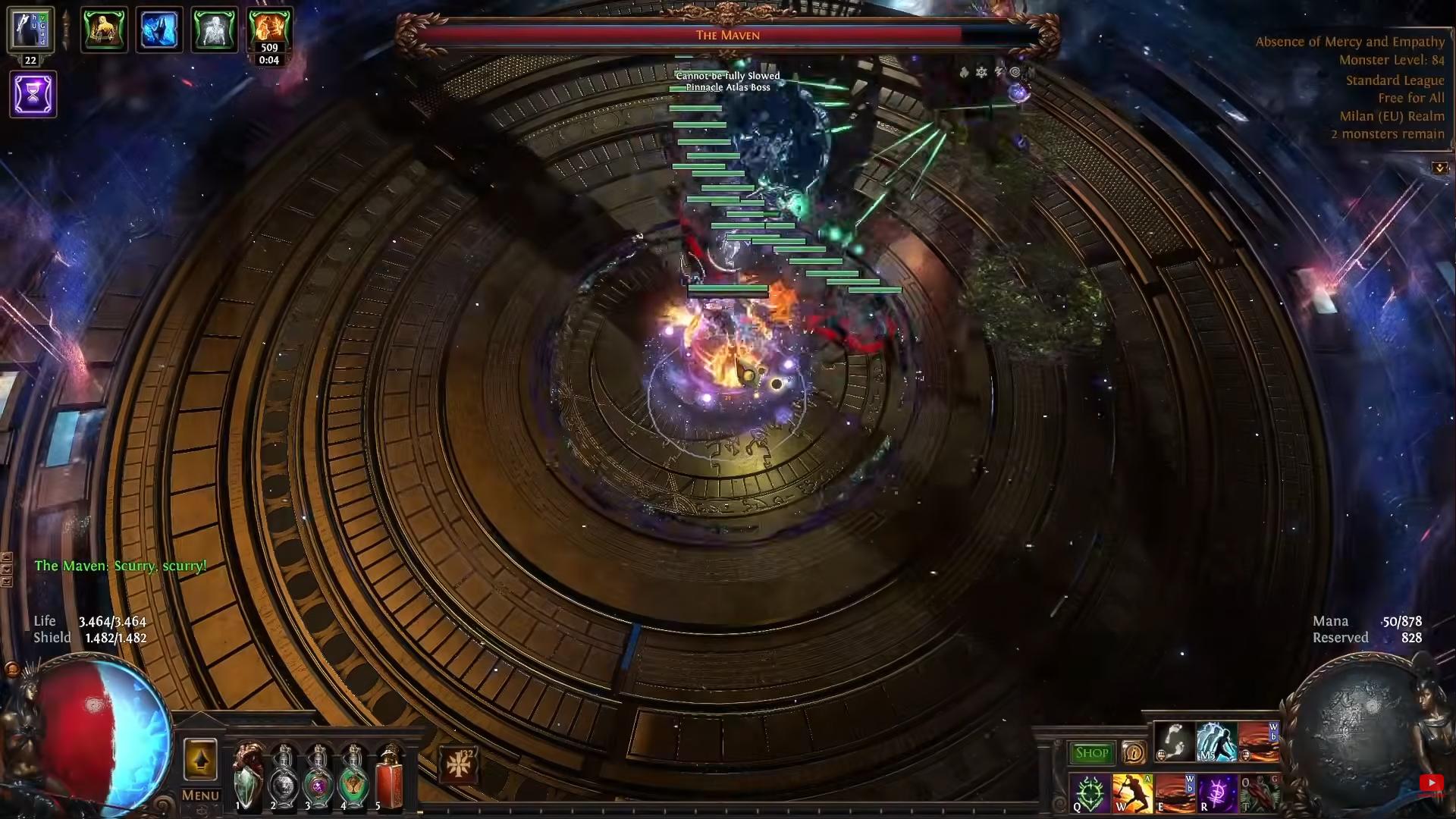
Task: Use the purple-gem flask in slot 3
Action: tap(318, 777)
